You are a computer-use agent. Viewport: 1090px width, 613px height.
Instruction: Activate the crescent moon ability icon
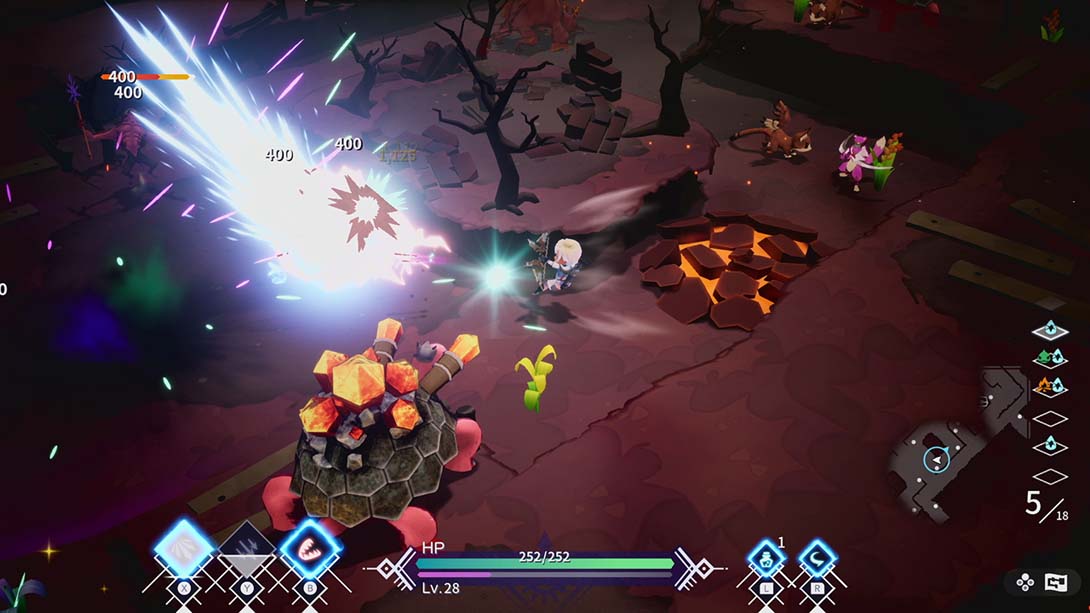817,558
